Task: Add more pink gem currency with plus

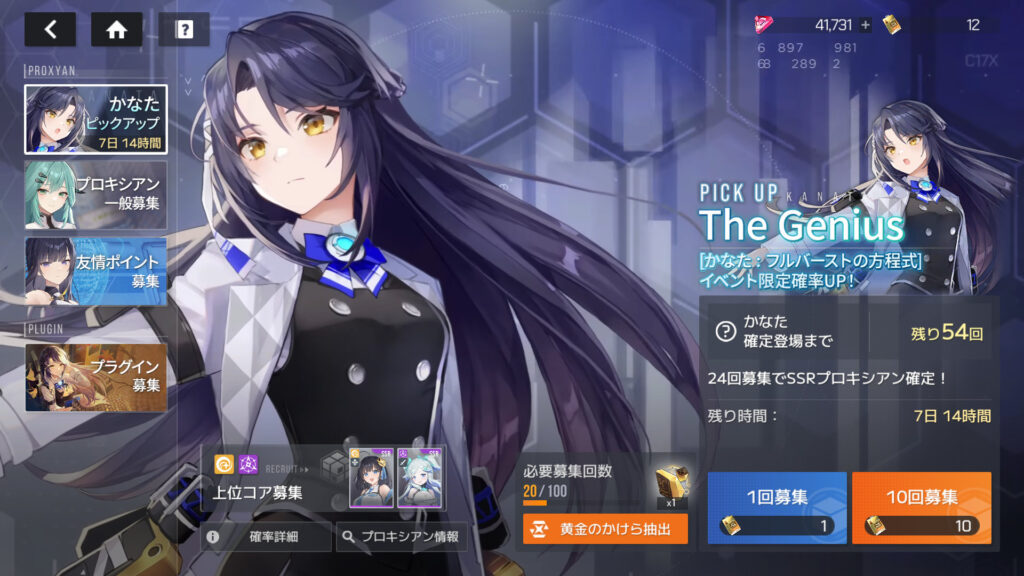Action: click(x=865, y=25)
